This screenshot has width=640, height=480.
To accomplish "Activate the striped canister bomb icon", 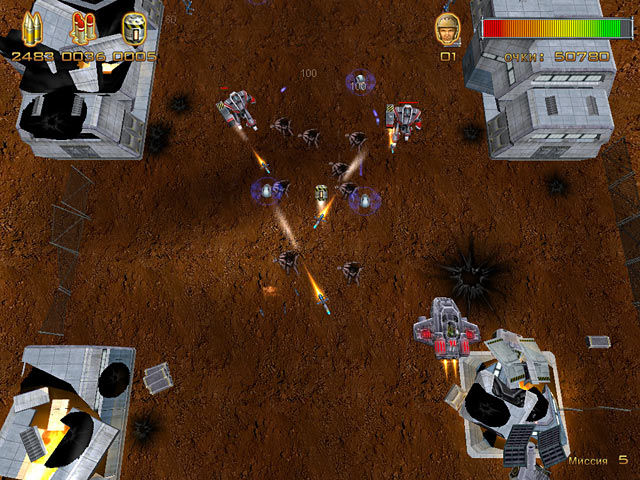I will coord(133,28).
